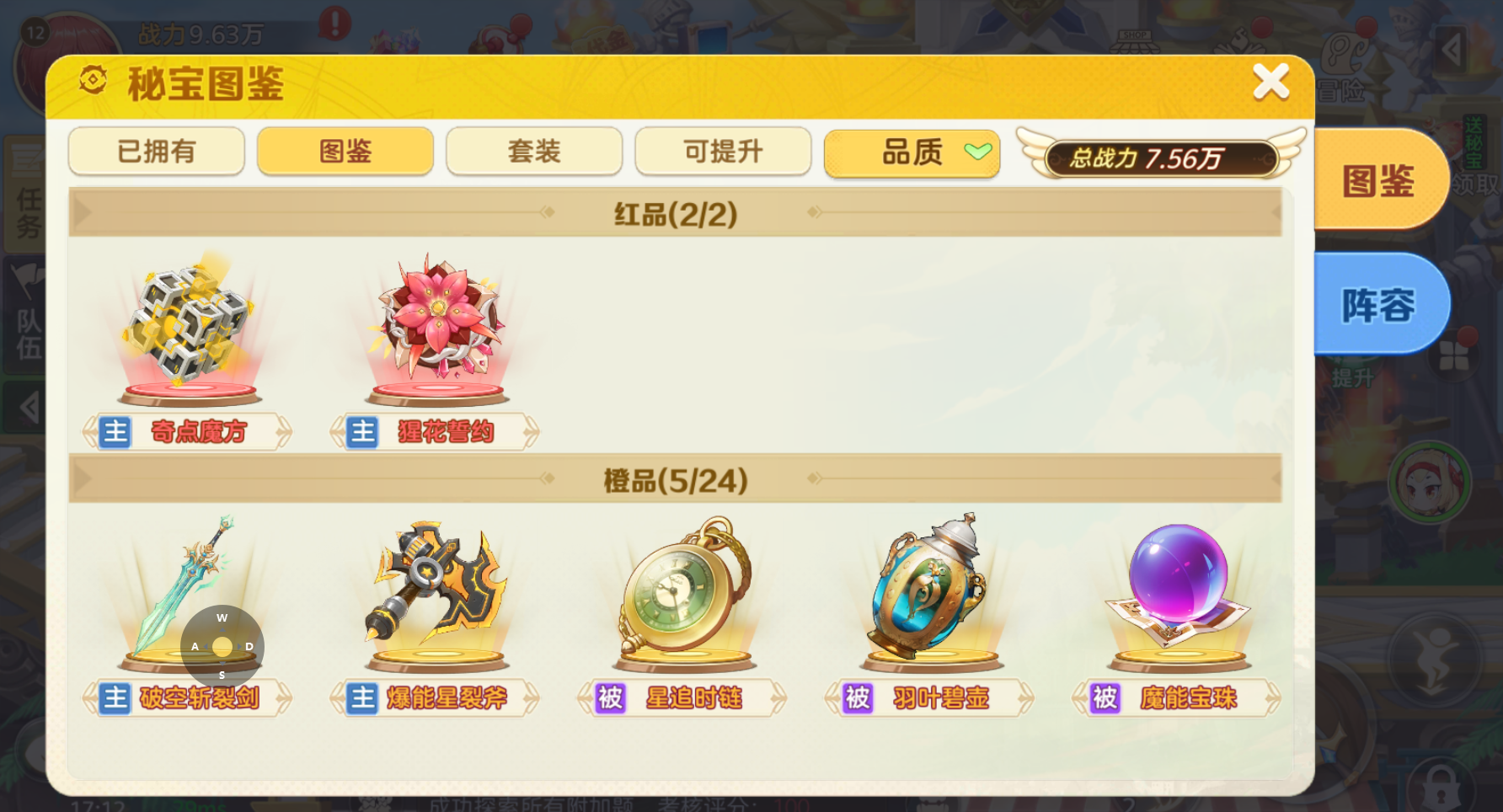Open the 品质 quality dropdown
The height and width of the screenshot is (812, 1503).
pyautogui.click(x=912, y=152)
